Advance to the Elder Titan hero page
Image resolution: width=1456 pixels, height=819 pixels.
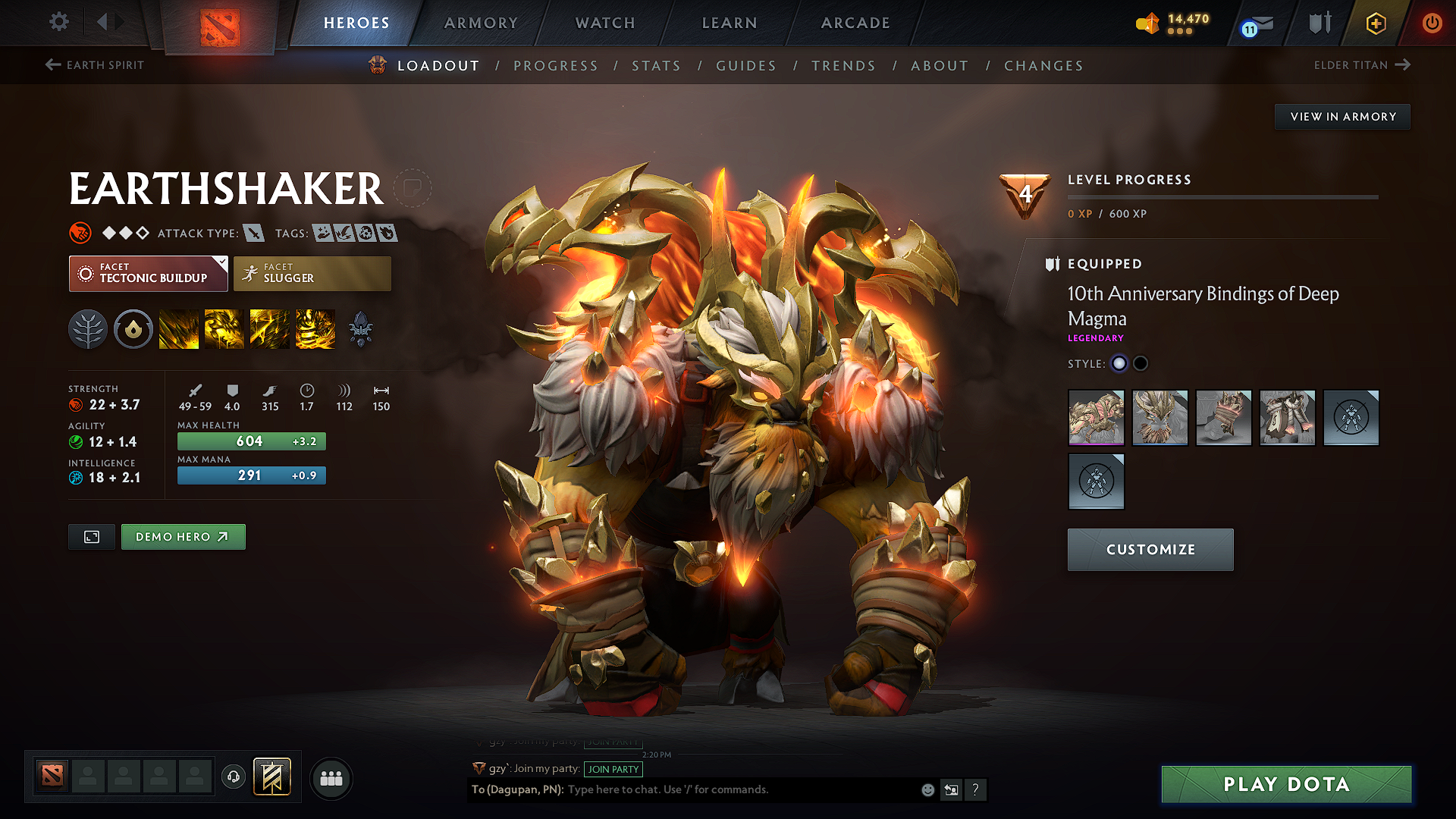pos(1363,65)
